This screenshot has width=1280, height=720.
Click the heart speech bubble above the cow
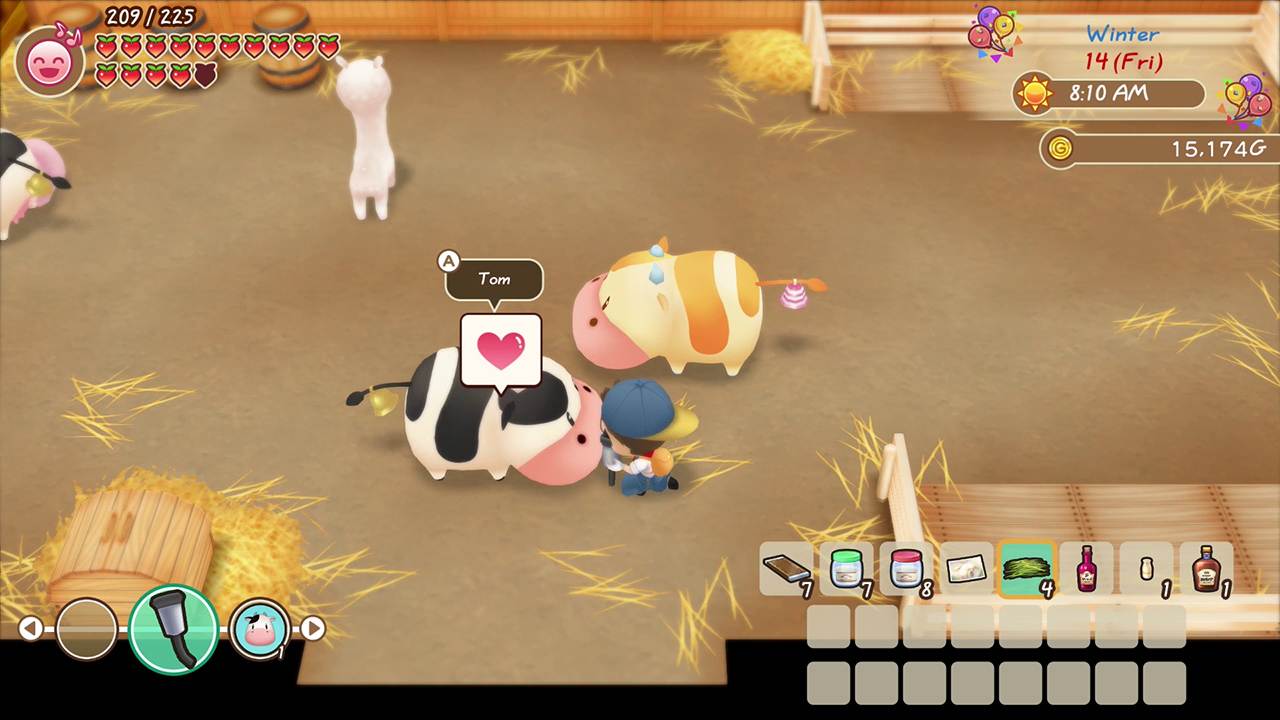tap(500, 348)
